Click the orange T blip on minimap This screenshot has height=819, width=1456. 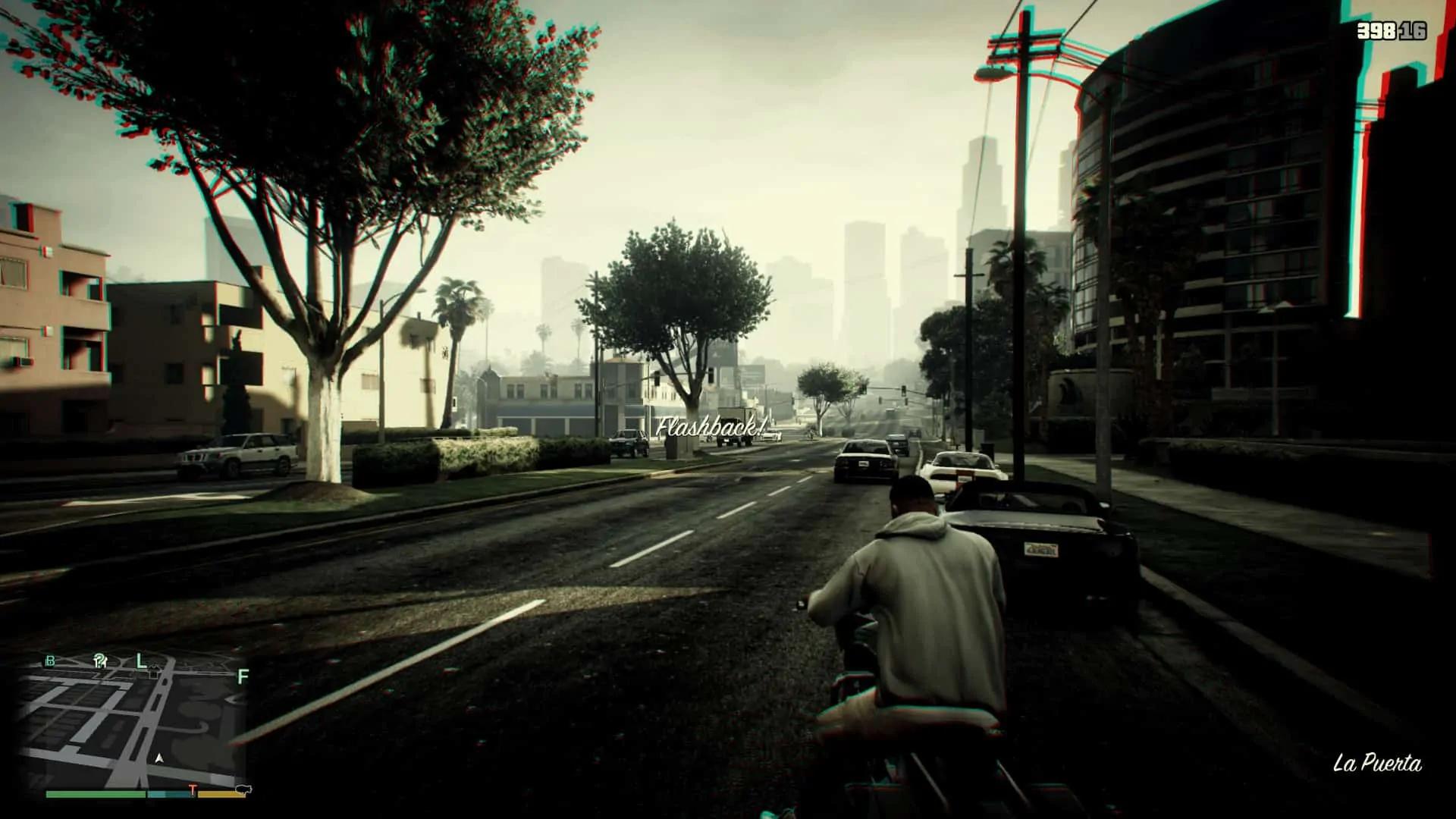pos(193,790)
